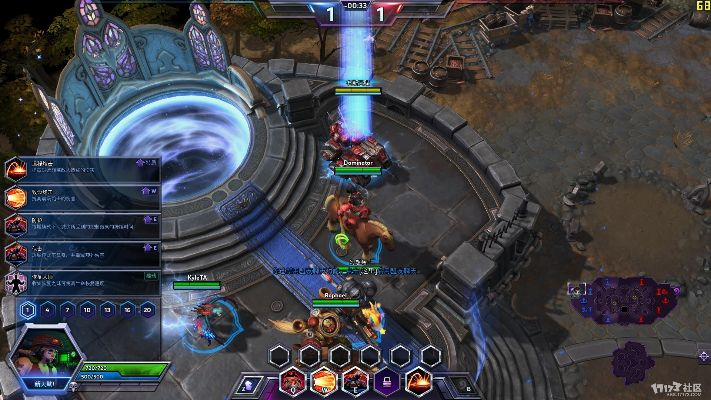Activate the E ability icon
The height and width of the screenshot is (400, 711).
click(x=355, y=381)
